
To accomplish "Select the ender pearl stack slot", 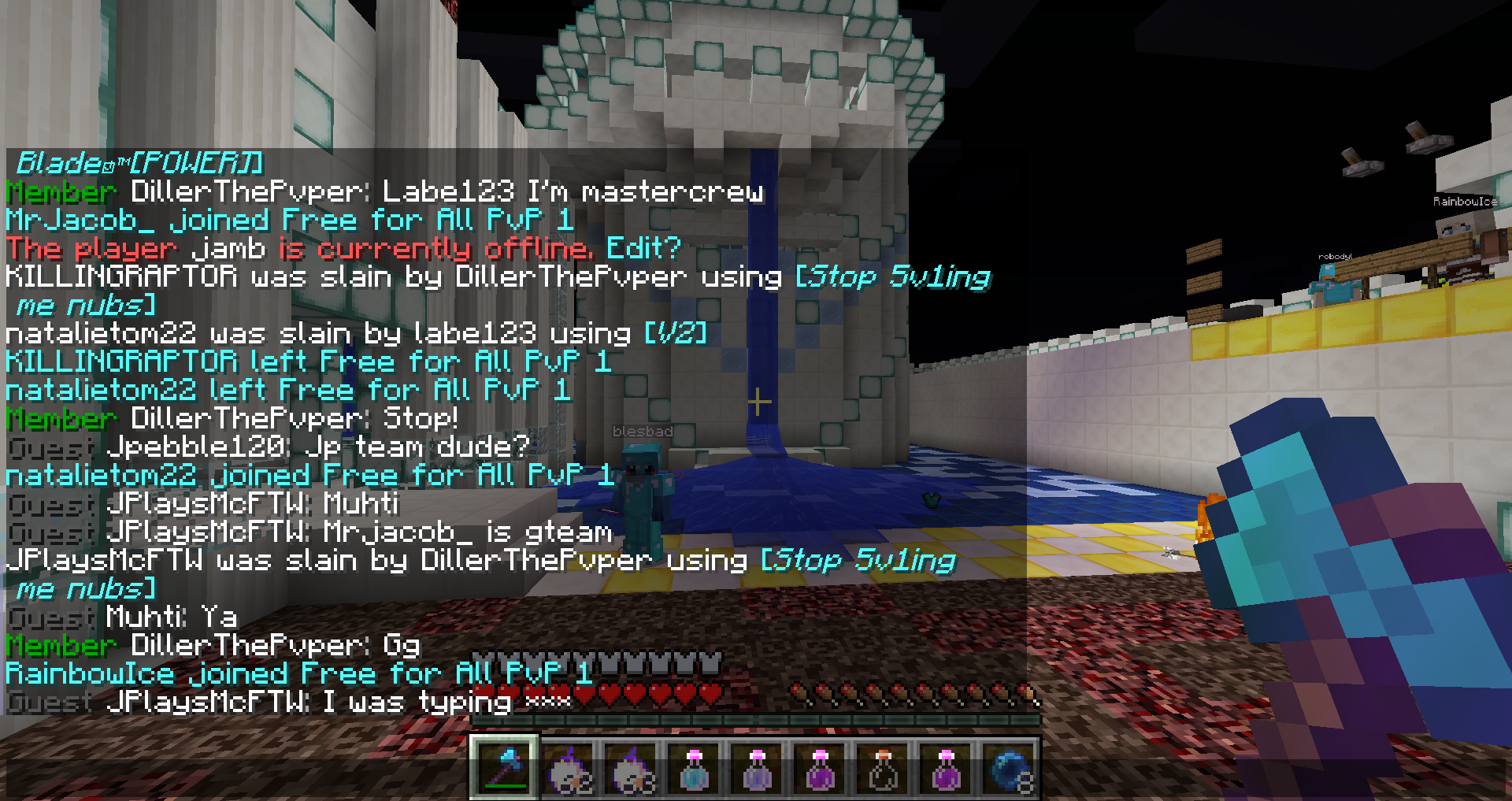I will click(x=1009, y=769).
